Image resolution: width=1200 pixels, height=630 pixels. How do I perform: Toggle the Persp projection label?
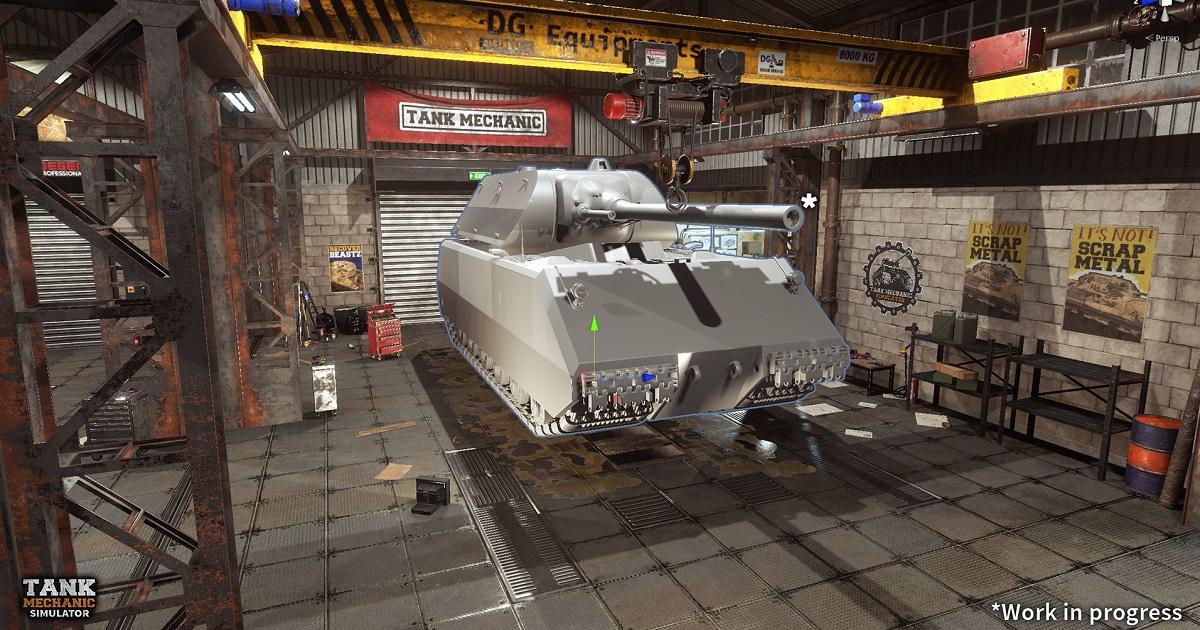pos(1164,37)
